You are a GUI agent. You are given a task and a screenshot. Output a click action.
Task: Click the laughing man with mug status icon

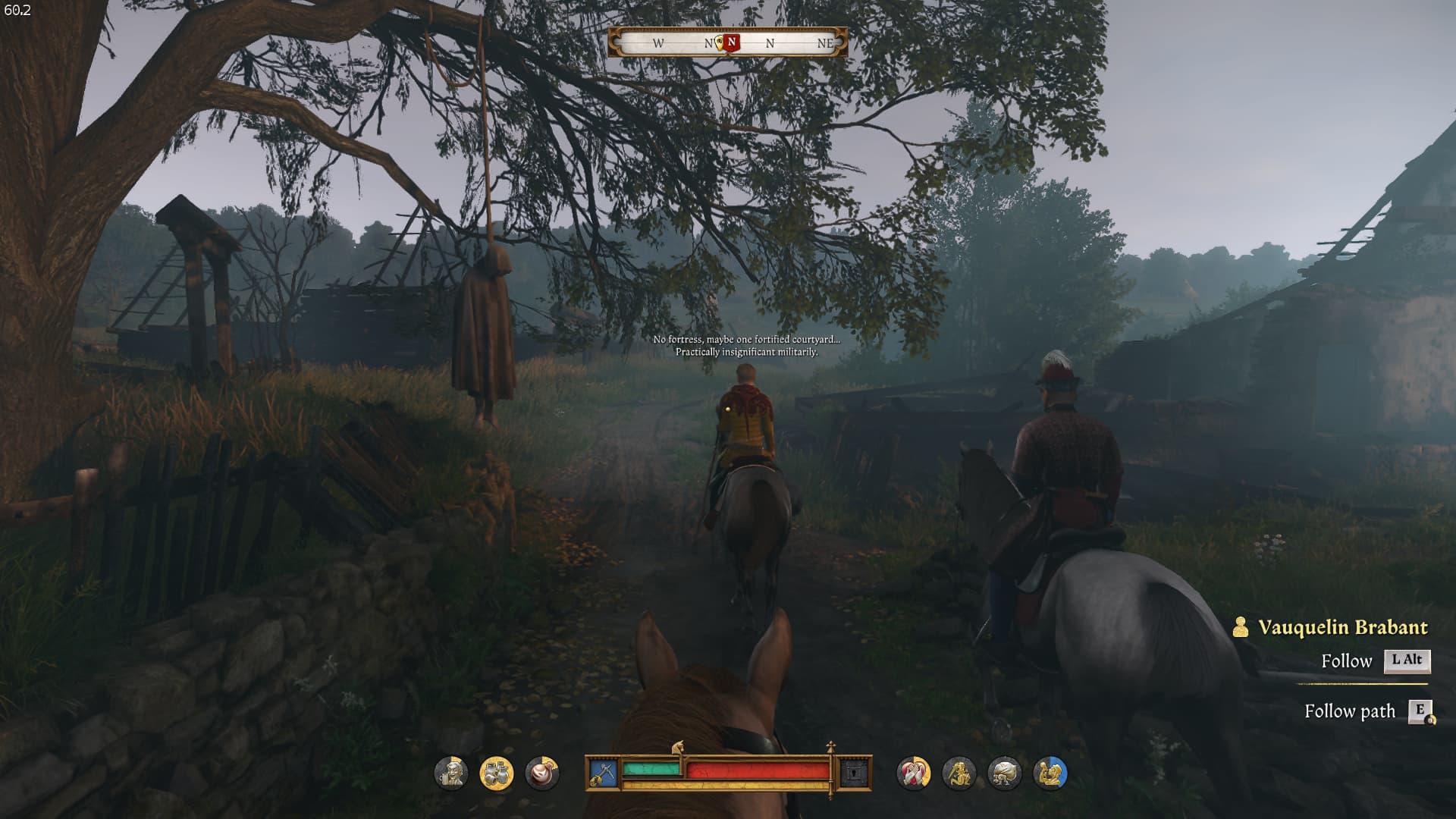pyautogui.click(x=451, y=773)
